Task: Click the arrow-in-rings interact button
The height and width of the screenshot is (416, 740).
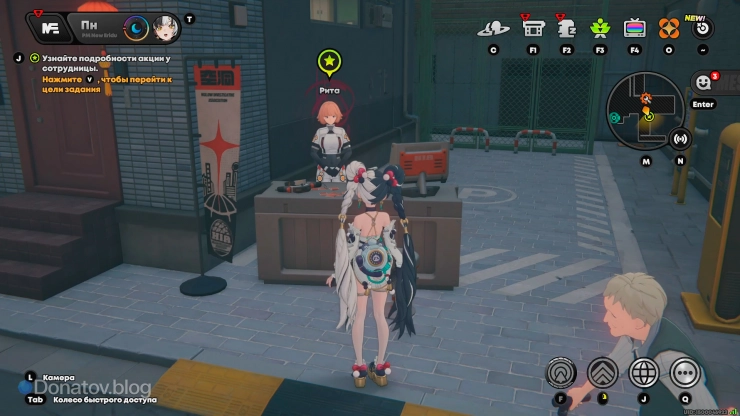Action: (561, 373)
